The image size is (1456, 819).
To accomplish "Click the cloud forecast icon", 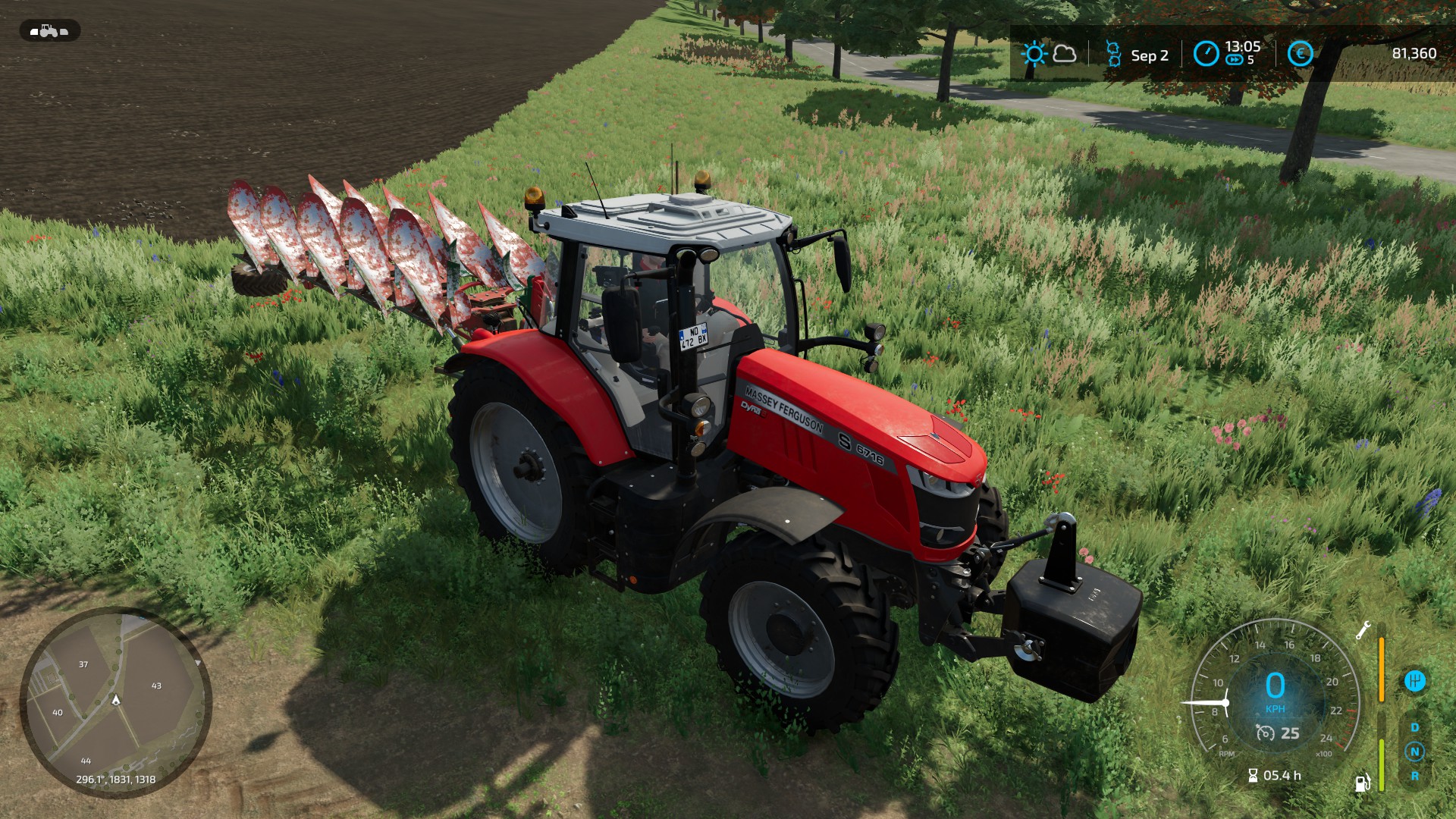I will (1065, 54).
